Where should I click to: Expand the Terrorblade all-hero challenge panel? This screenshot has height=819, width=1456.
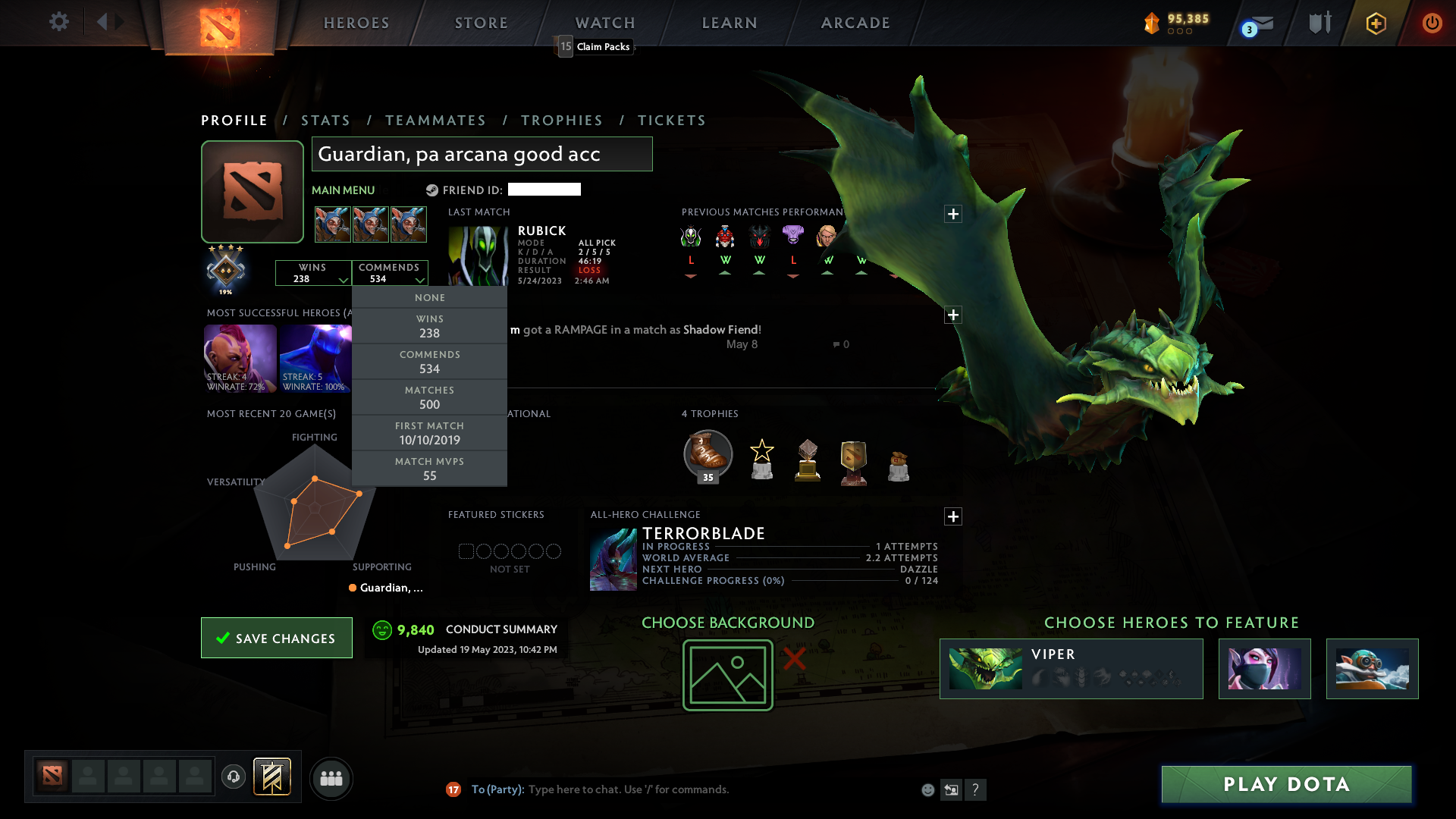pyautogui.click(x=953, y=516)
